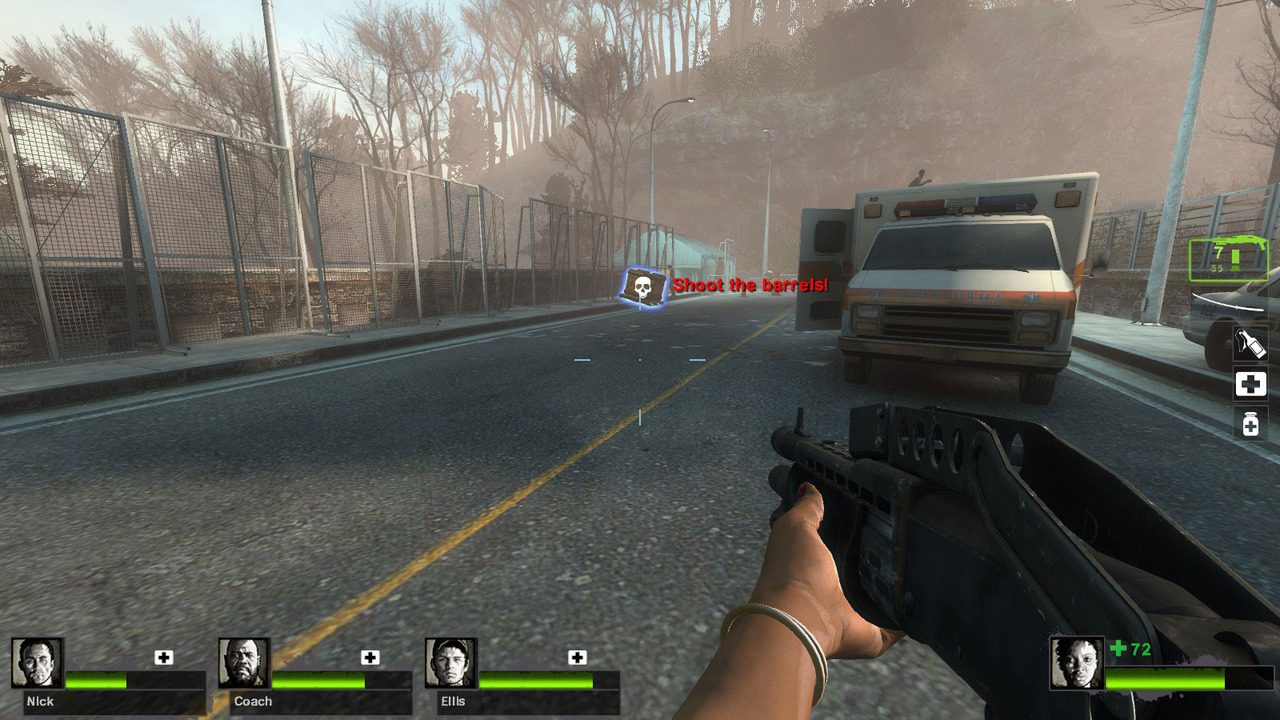Viewport: 1280px width, 720px height.
Task: Click the skull icon beside Shoot the barrels
Action: (x=641, y=287)
